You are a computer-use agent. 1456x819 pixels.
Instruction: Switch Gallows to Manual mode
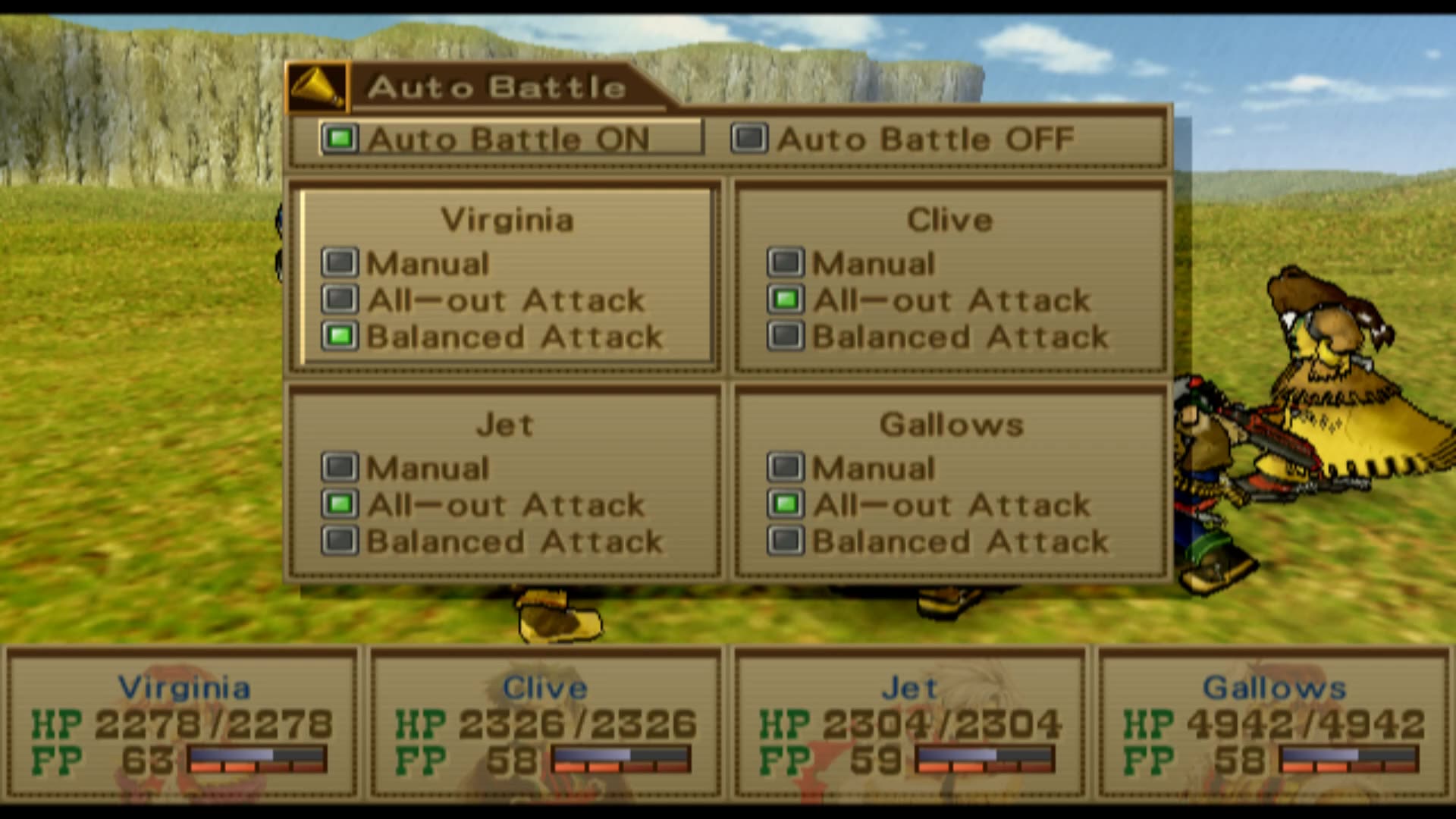(x=786, y=467)
